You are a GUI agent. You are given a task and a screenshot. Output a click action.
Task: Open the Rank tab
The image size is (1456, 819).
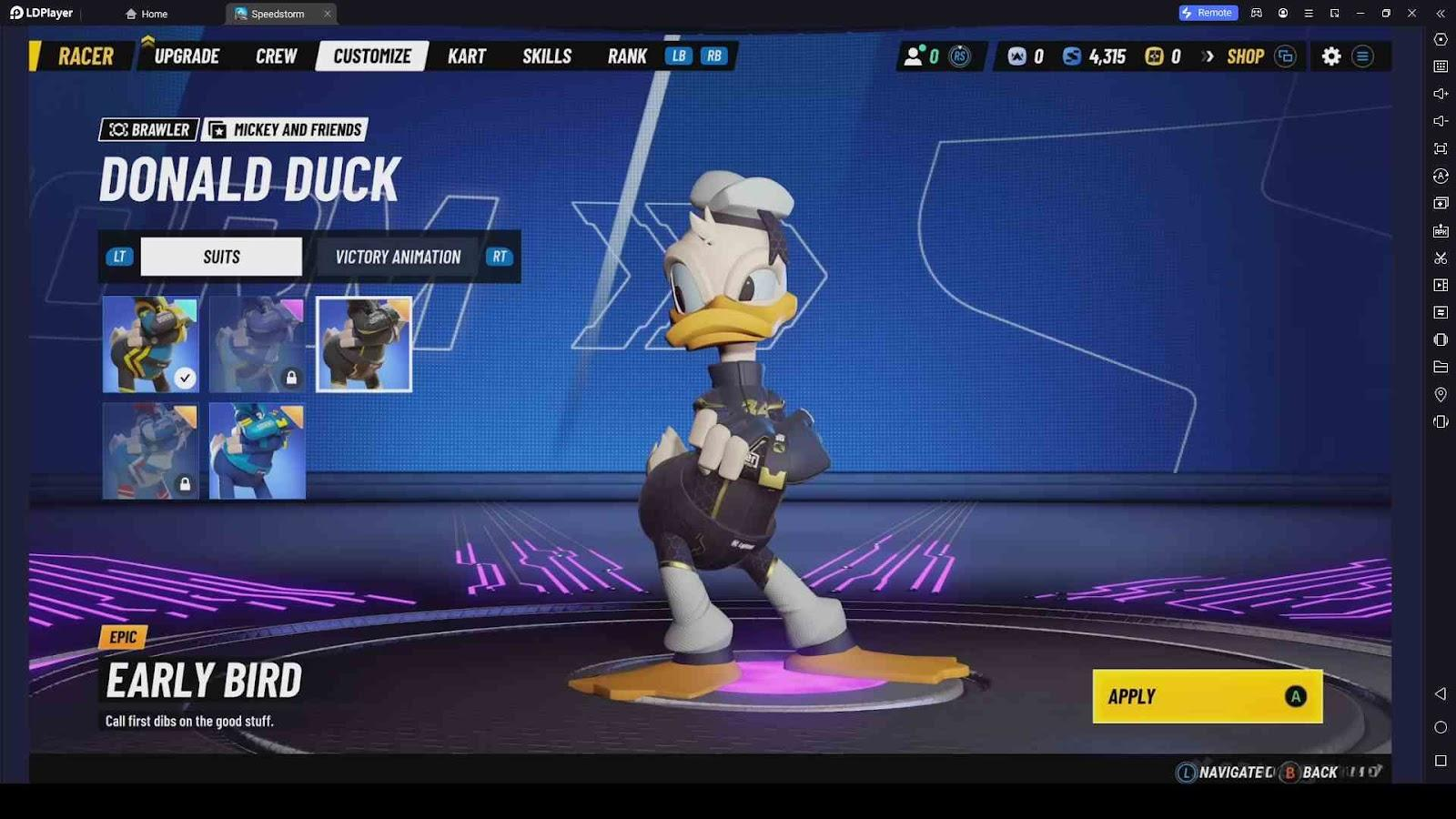point(627,56)
